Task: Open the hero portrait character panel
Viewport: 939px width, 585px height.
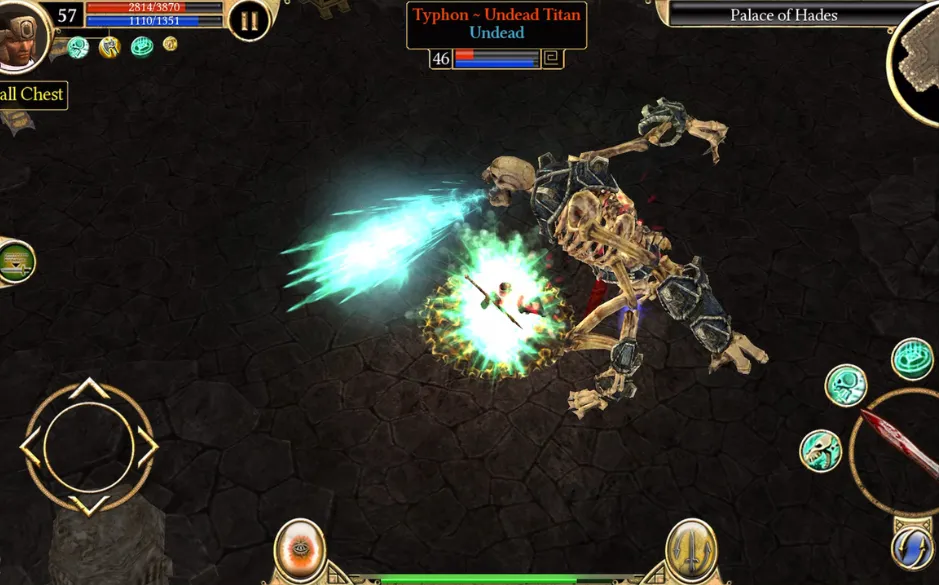Action: [x=20, y=36]
